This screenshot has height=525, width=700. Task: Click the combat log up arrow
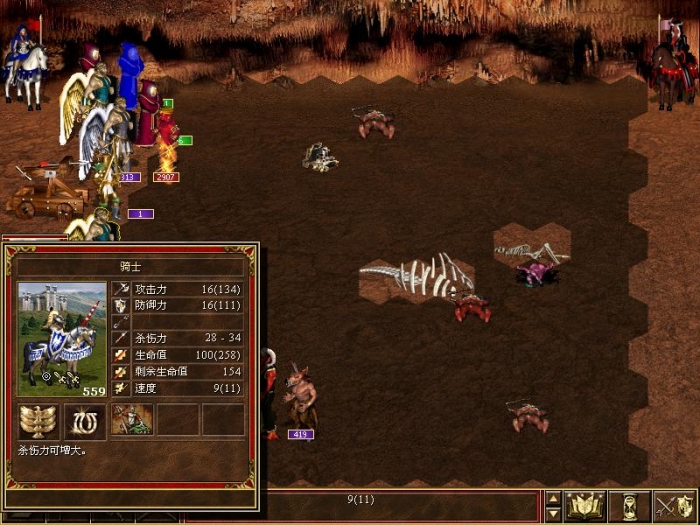553,498
